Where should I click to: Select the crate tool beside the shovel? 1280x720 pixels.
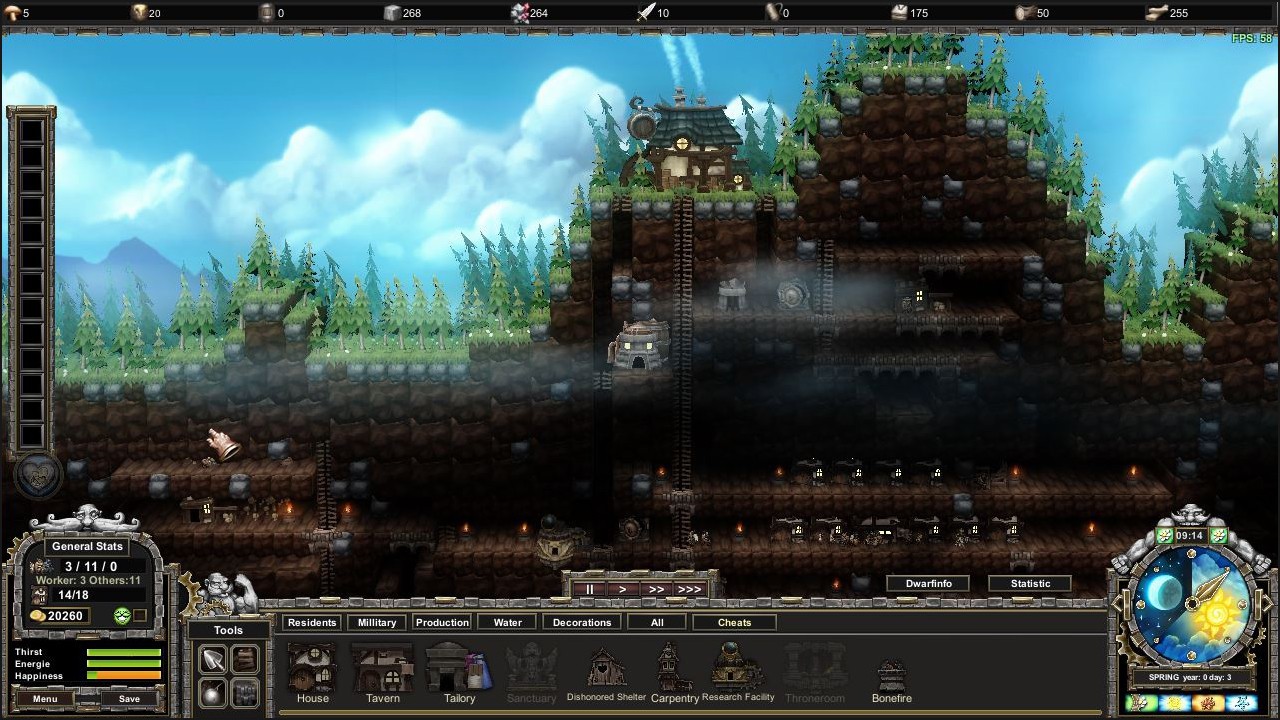[245, 659]
